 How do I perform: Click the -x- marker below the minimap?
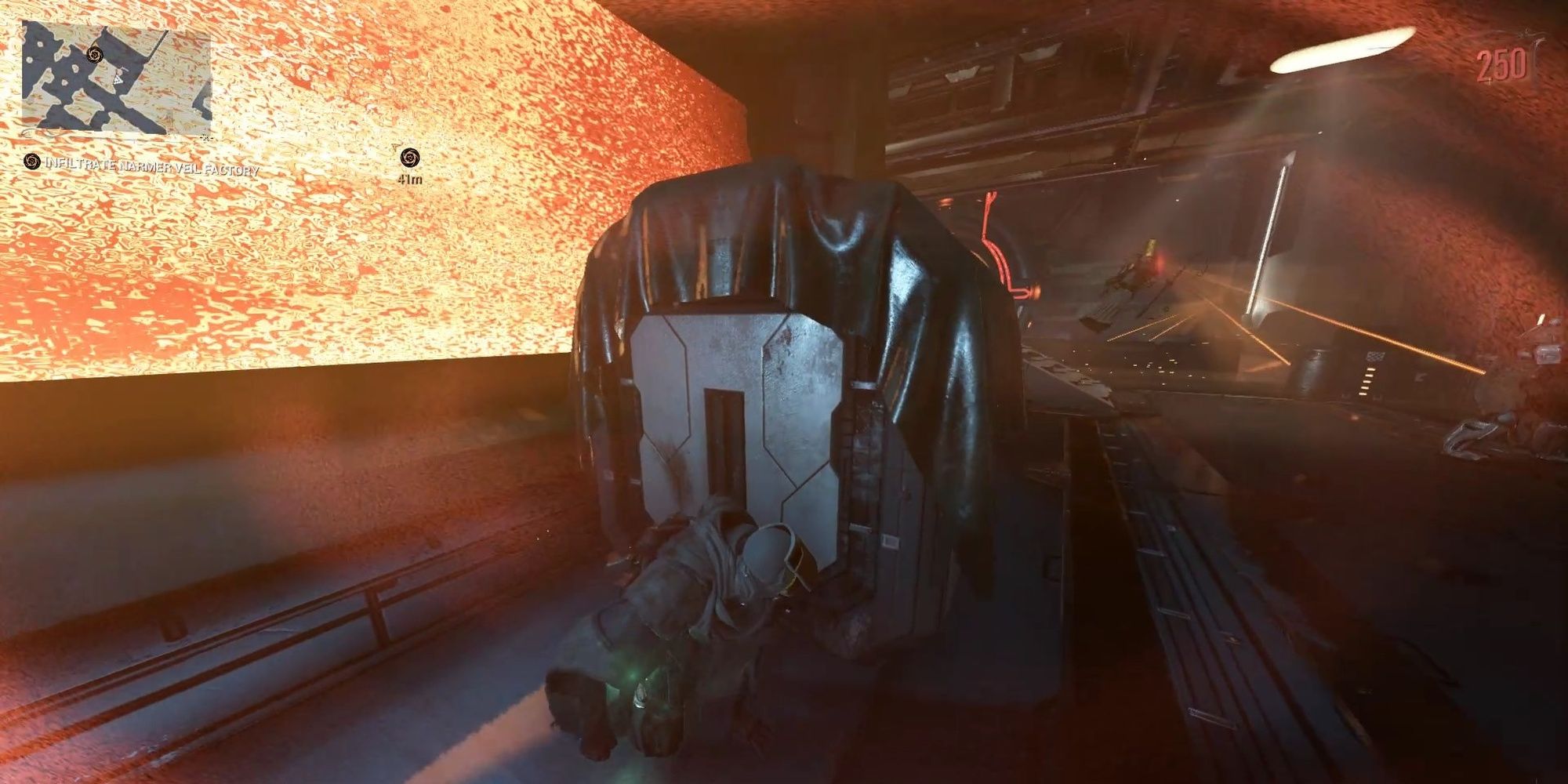coord(206,138)
